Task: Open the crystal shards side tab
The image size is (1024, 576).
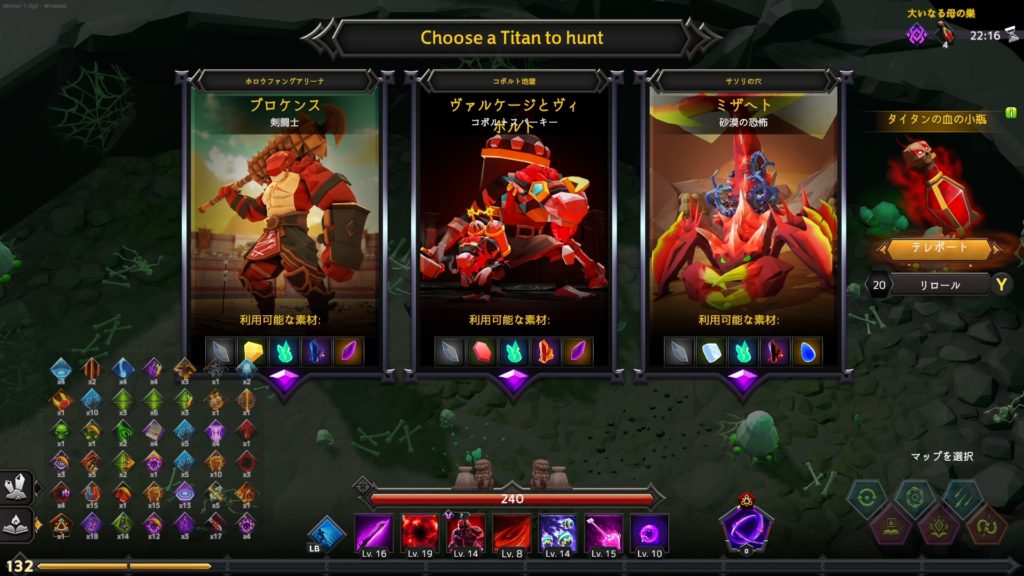Action: 17,488
